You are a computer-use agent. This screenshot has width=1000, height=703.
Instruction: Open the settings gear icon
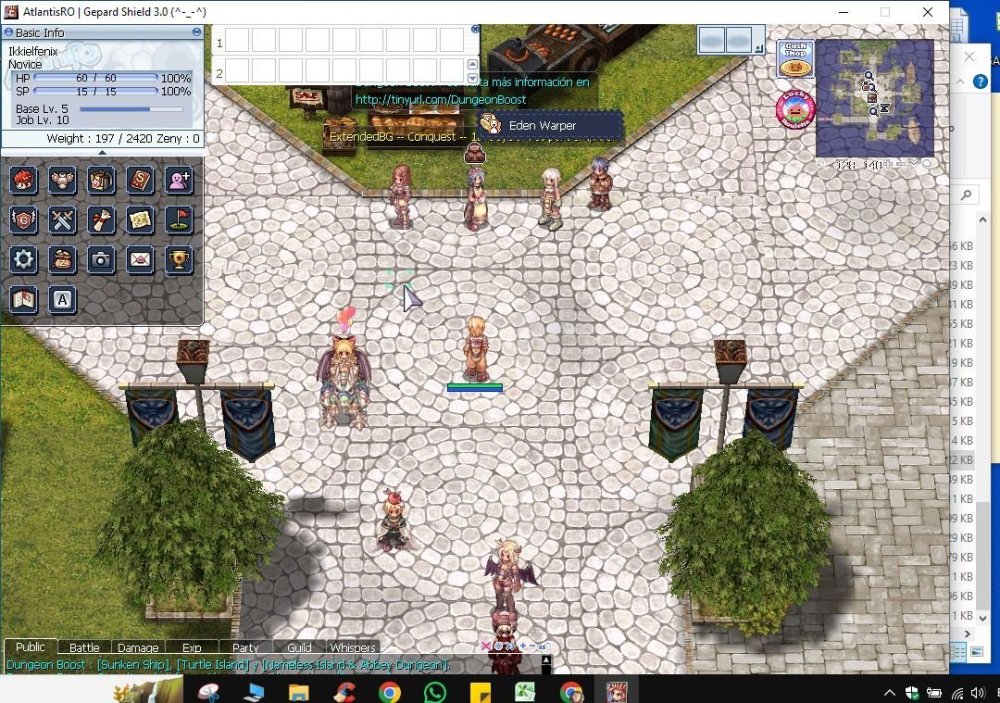[x=24, y=260]
